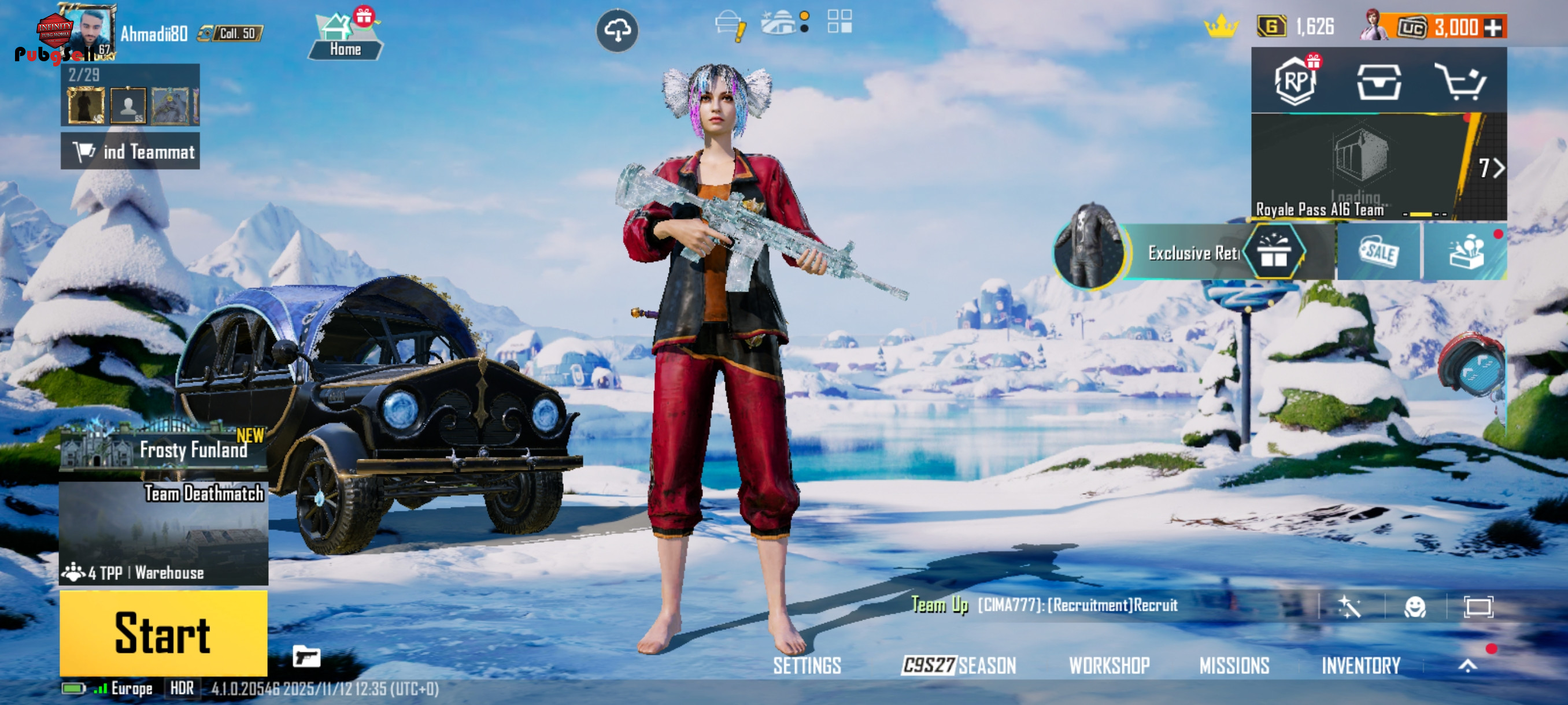
Task: Open the emote smiley face button
Action: (1415, 606)
